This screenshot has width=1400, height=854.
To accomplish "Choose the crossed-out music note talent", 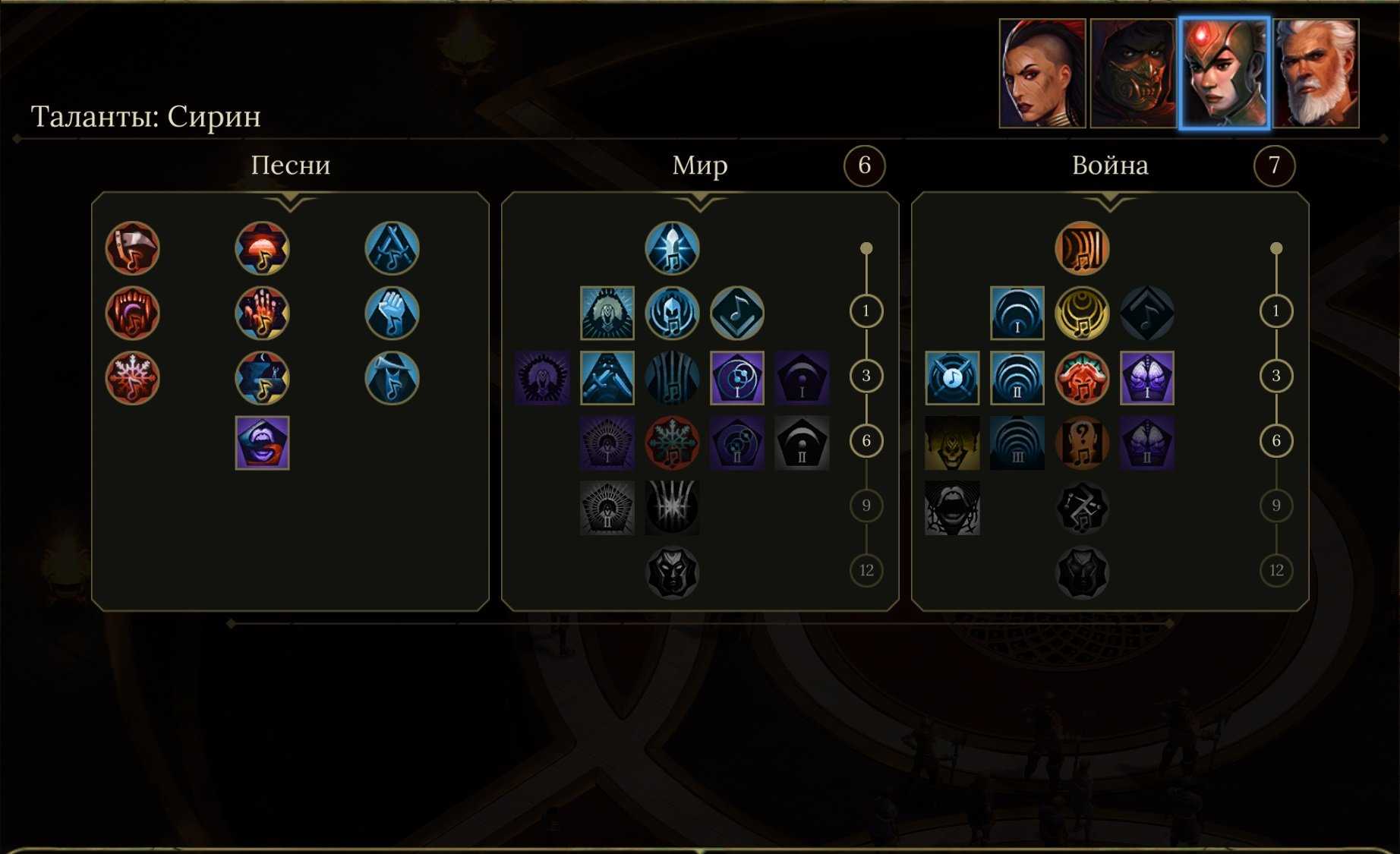I will [x=952, y=378].
